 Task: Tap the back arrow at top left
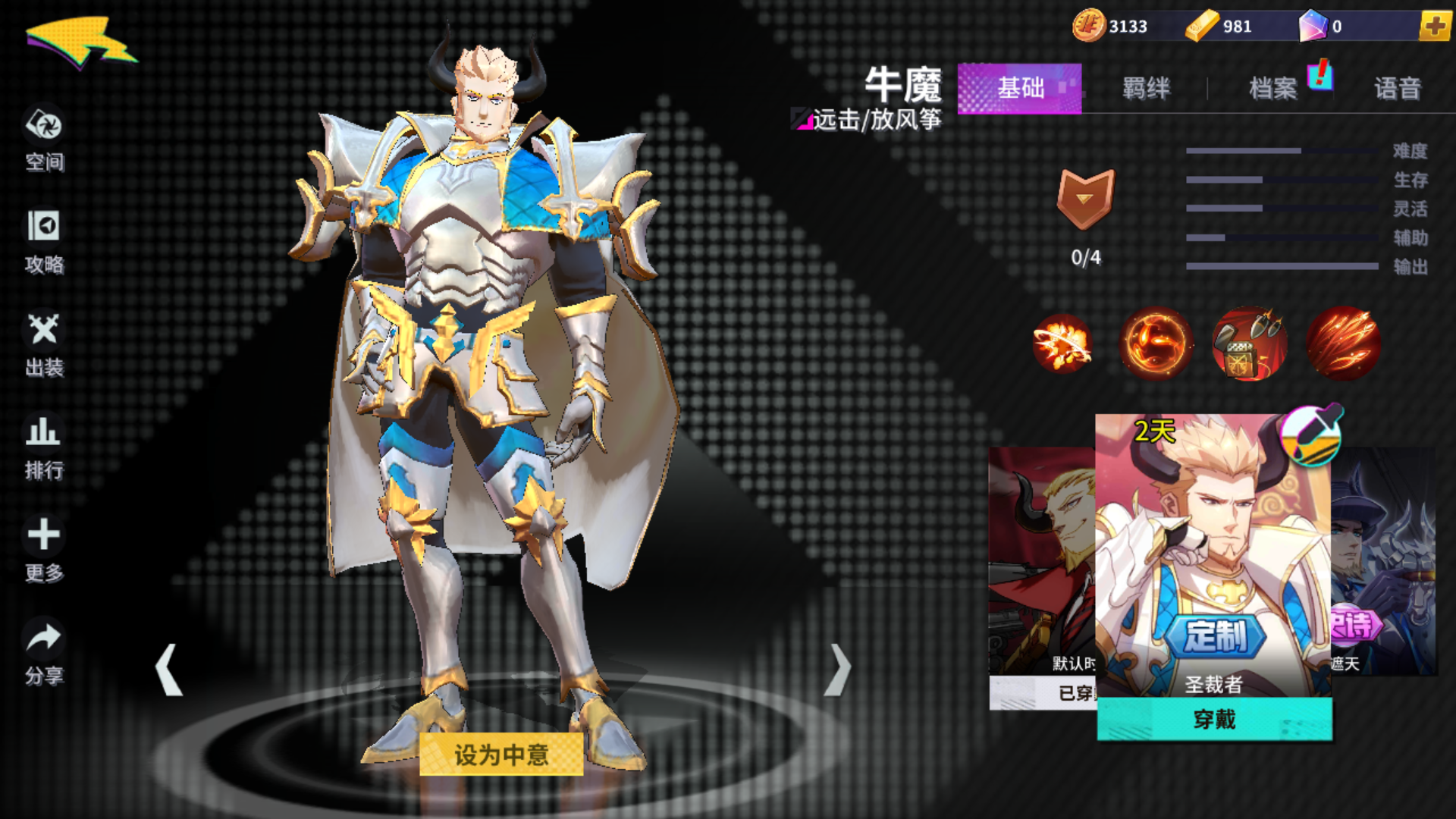80,42
